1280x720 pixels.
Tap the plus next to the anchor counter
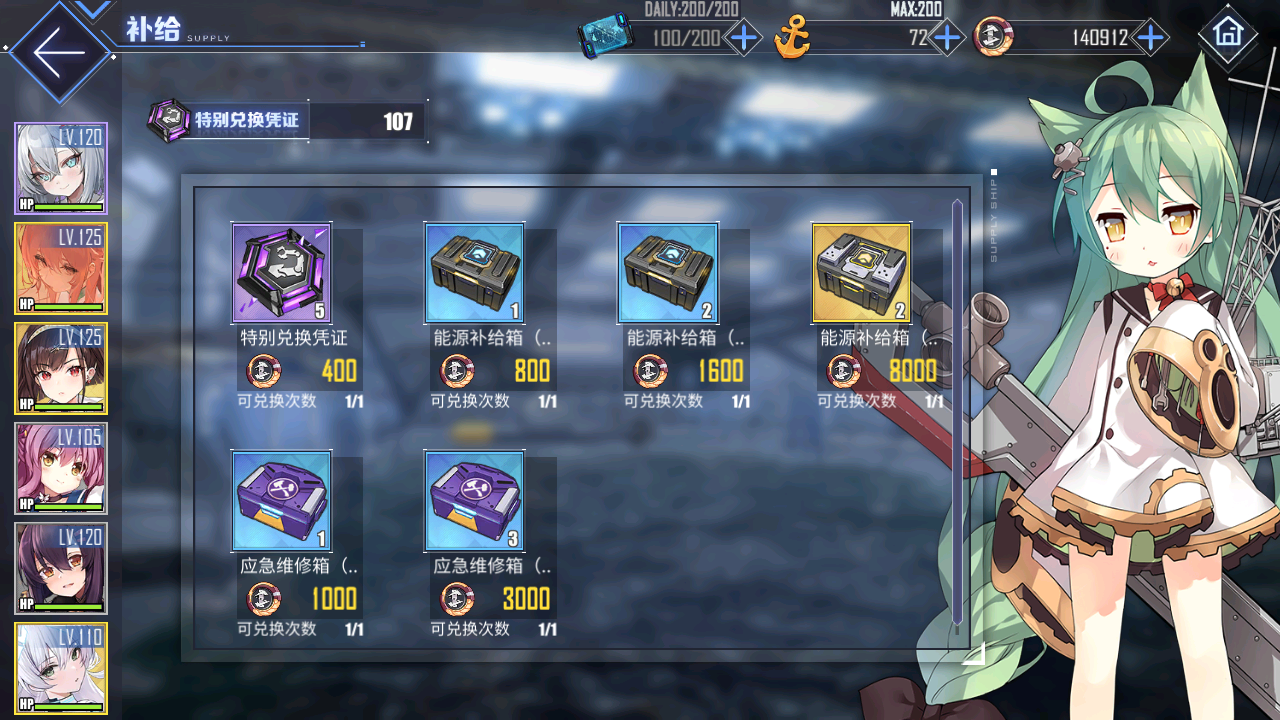946,39
